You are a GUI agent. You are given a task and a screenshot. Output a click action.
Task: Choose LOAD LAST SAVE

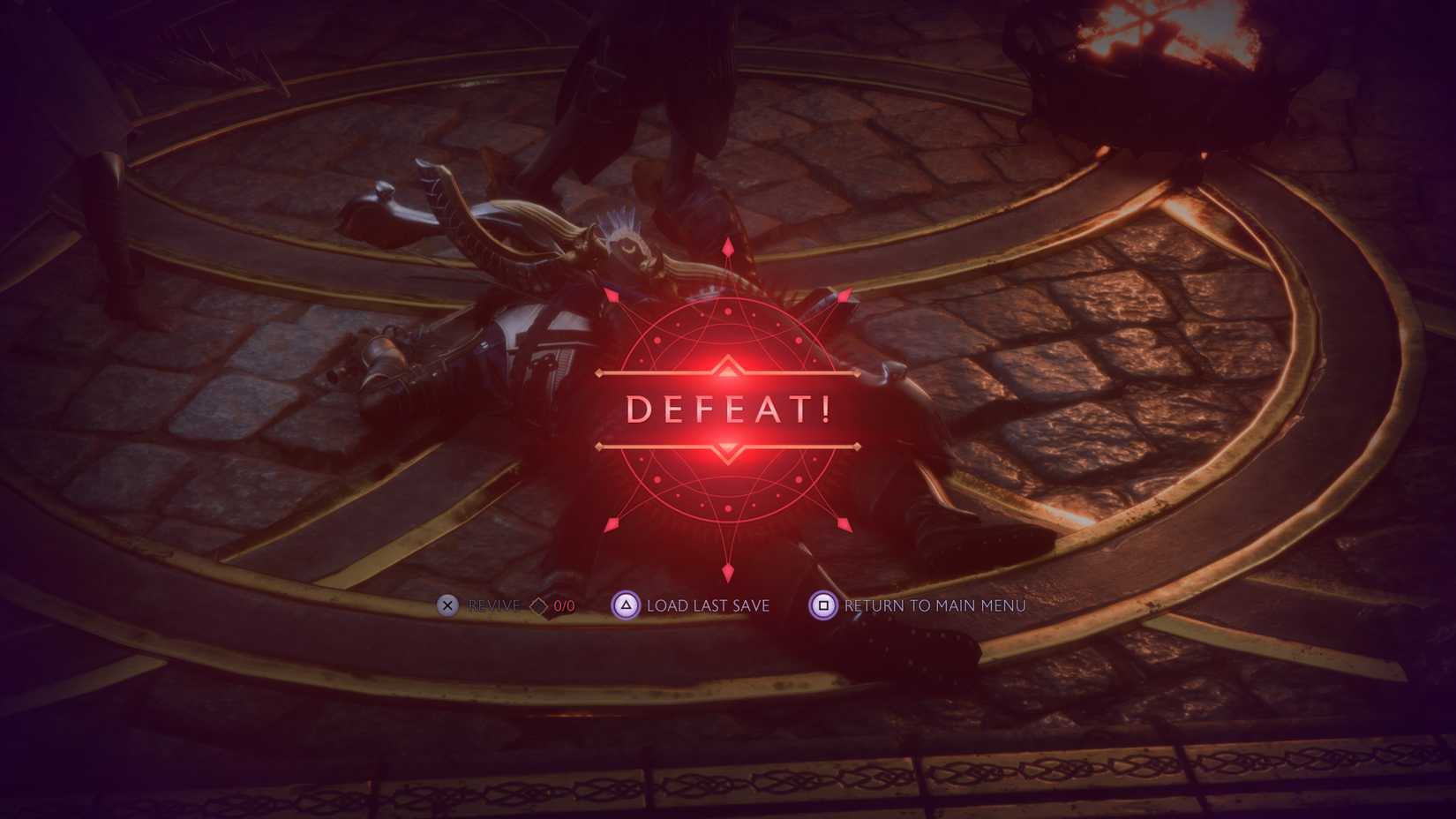pos(706,606)
